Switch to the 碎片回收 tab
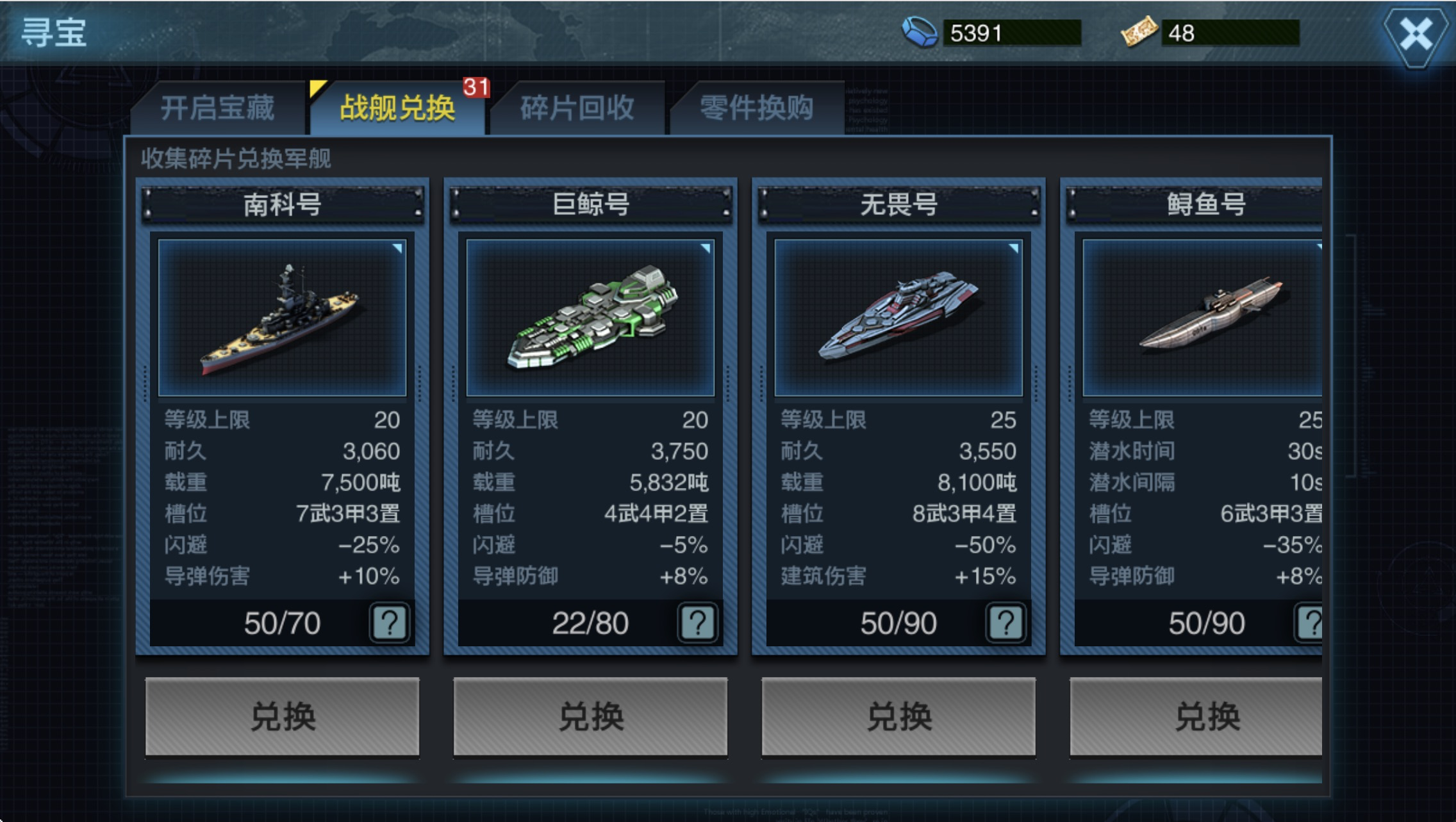The image size is (1456, 822). tap(577, 109)
